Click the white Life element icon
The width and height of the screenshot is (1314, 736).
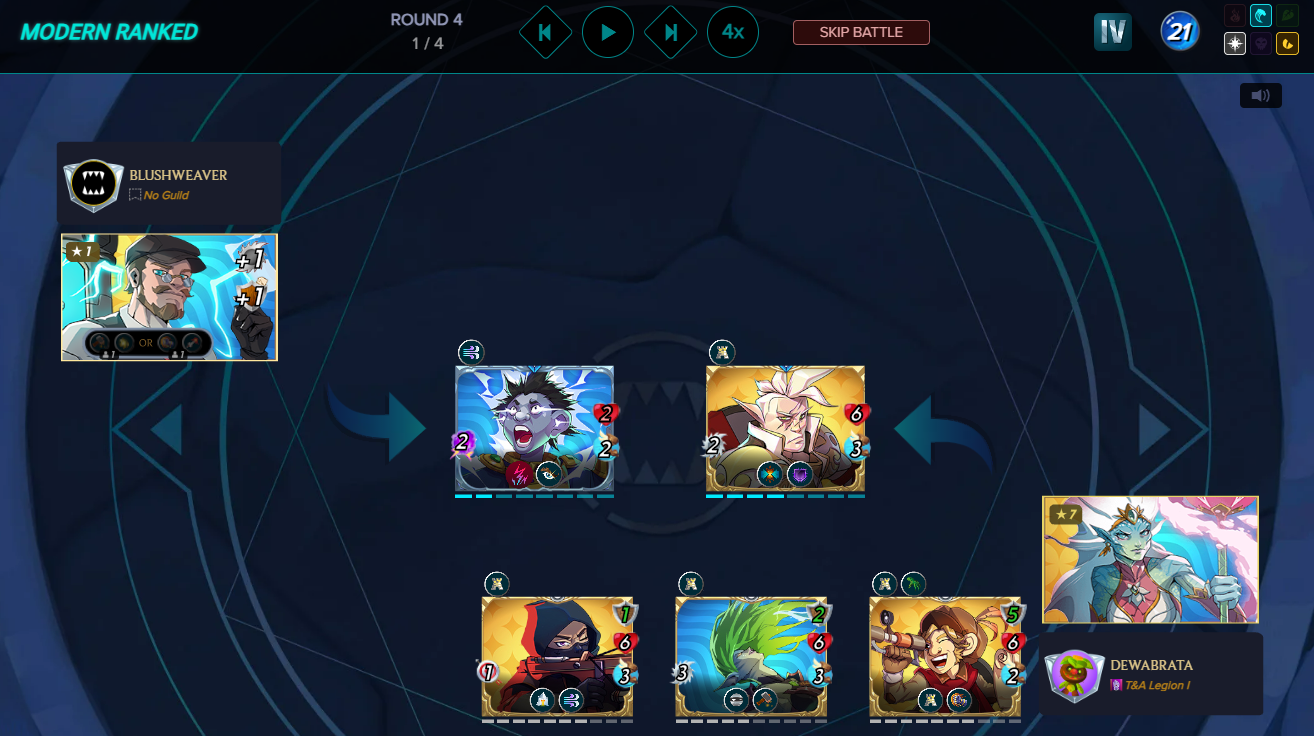pos(1235,44)
